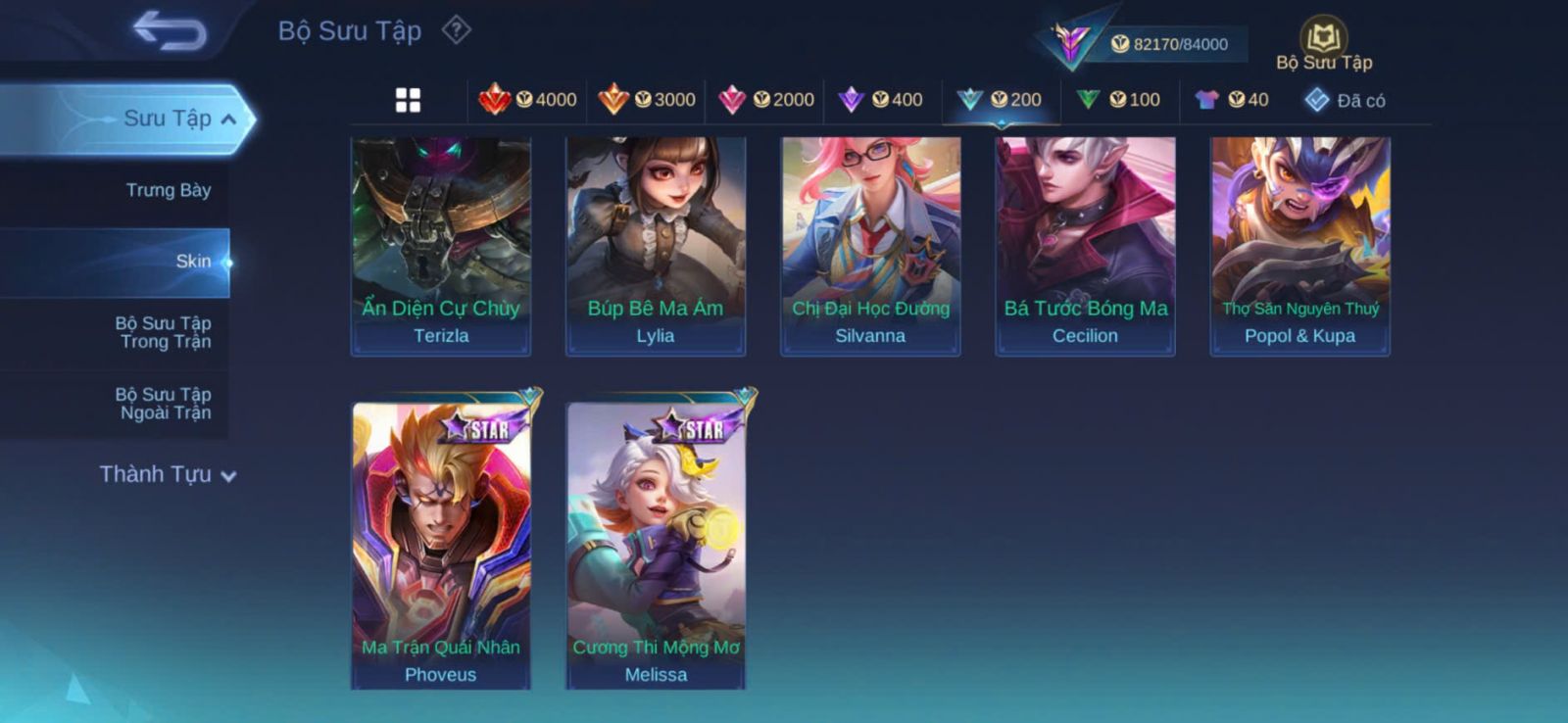Switch to the 400 points tab

tap(882, 100)
